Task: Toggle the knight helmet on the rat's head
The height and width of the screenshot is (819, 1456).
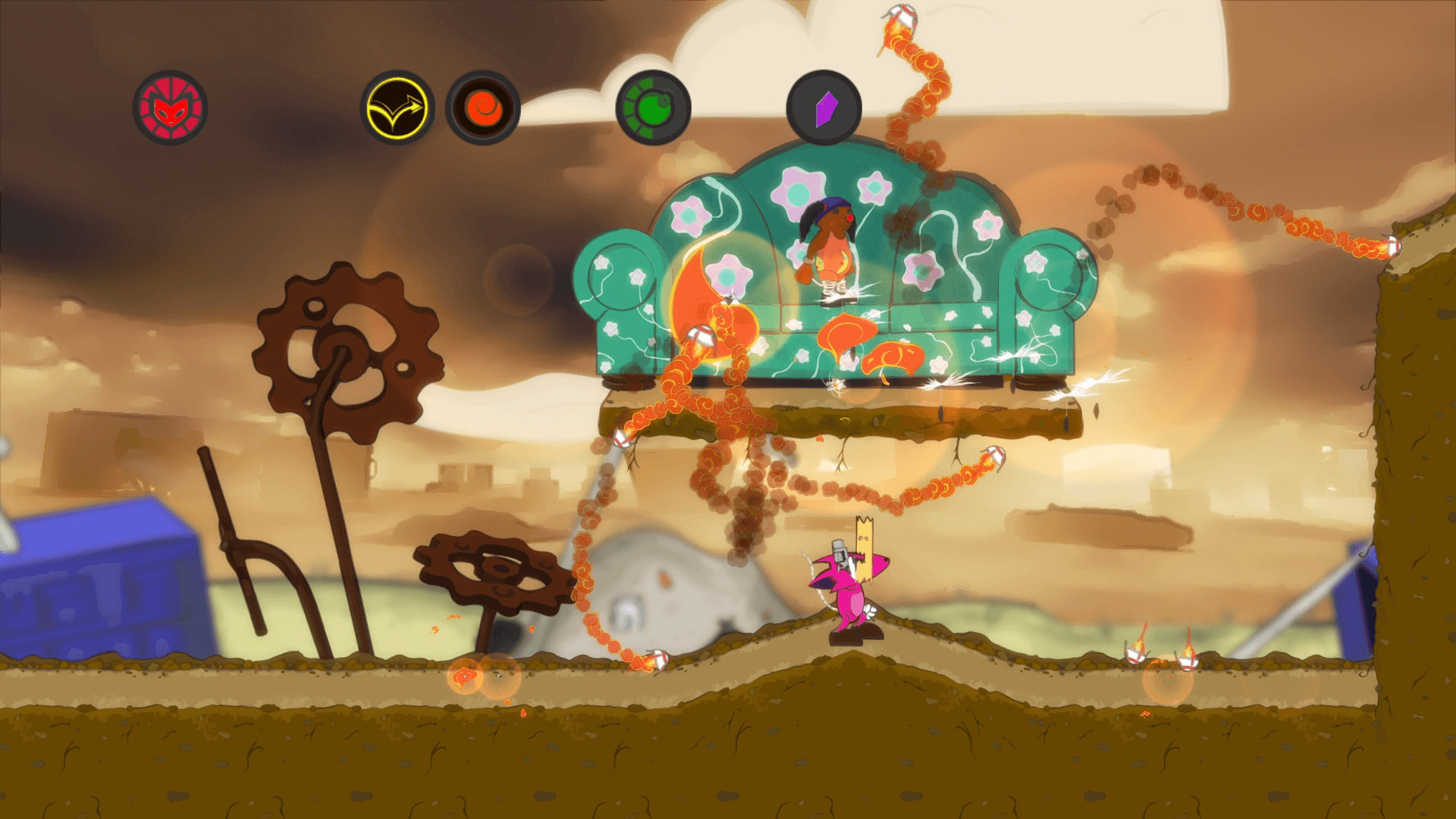Action: (x=838, y=551)
